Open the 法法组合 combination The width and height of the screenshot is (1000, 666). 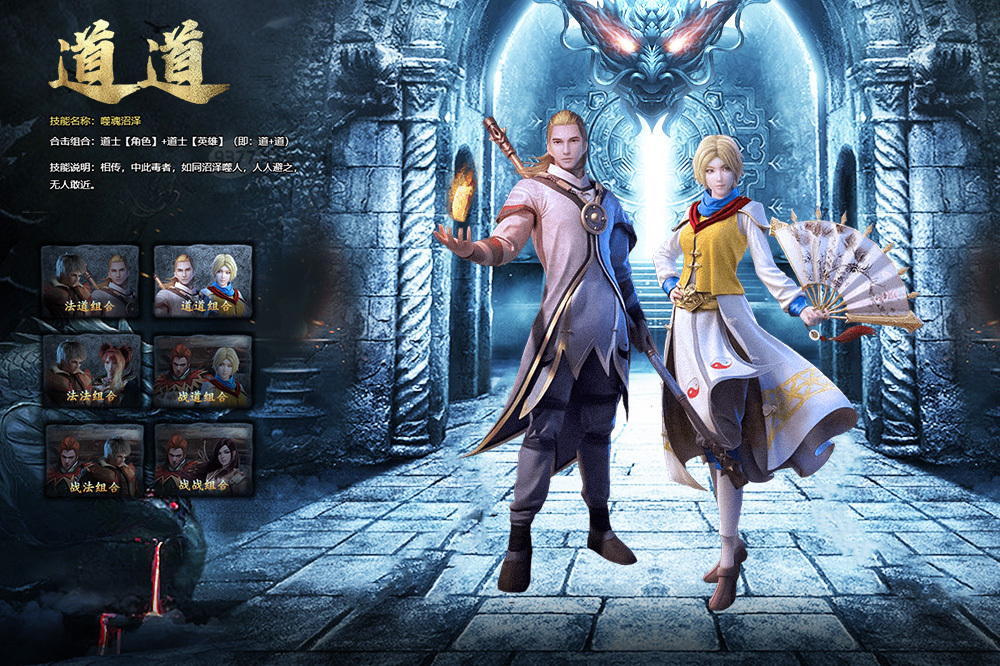tap(91, 371)
